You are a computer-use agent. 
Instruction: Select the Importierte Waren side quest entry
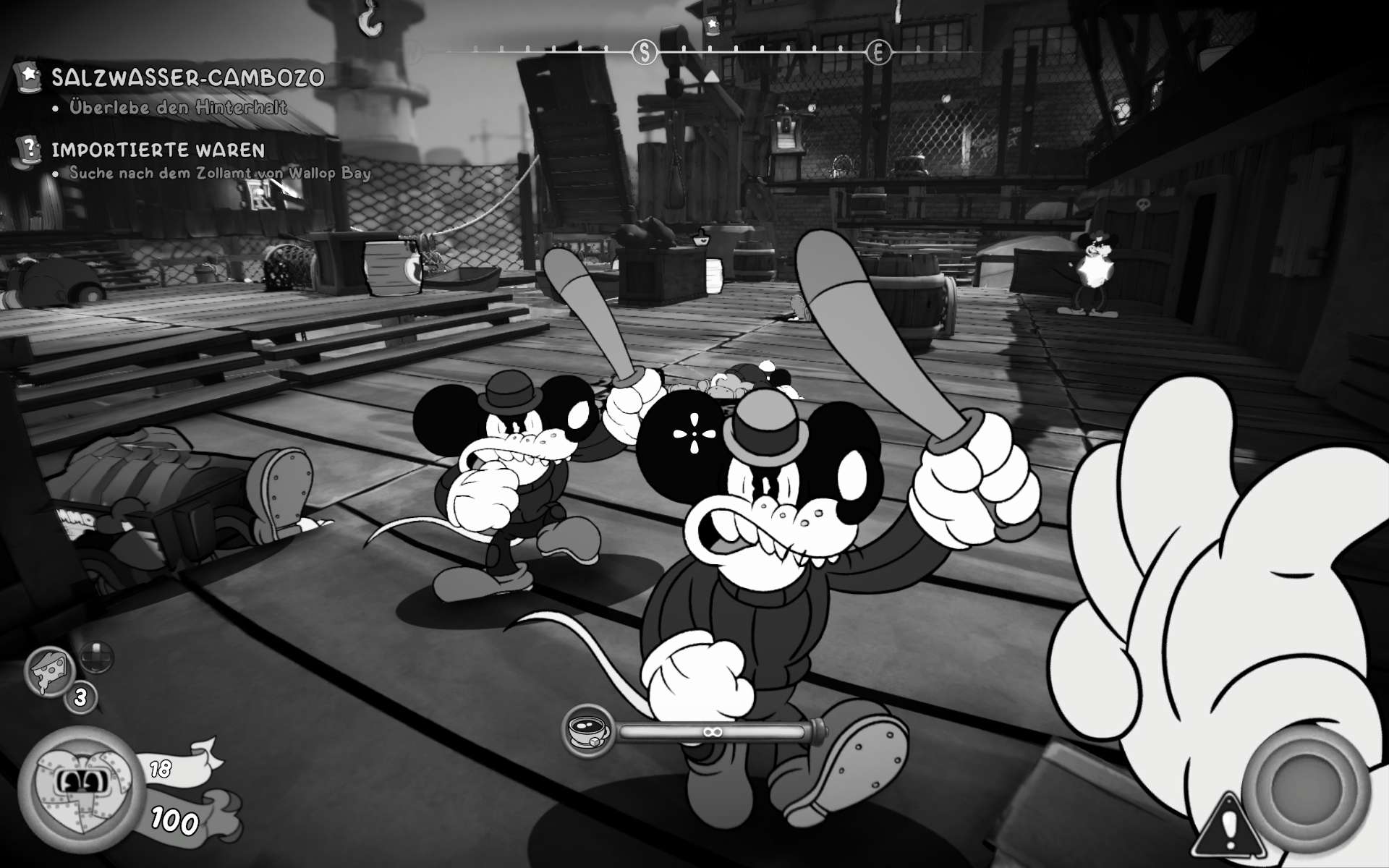[x=158, y=150]
